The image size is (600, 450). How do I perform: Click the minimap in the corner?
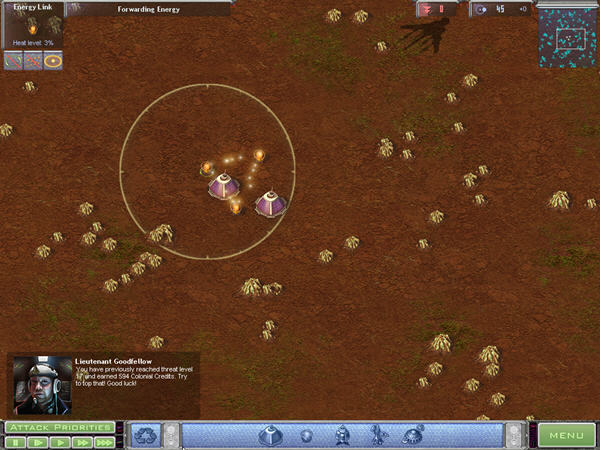[568, 38]
